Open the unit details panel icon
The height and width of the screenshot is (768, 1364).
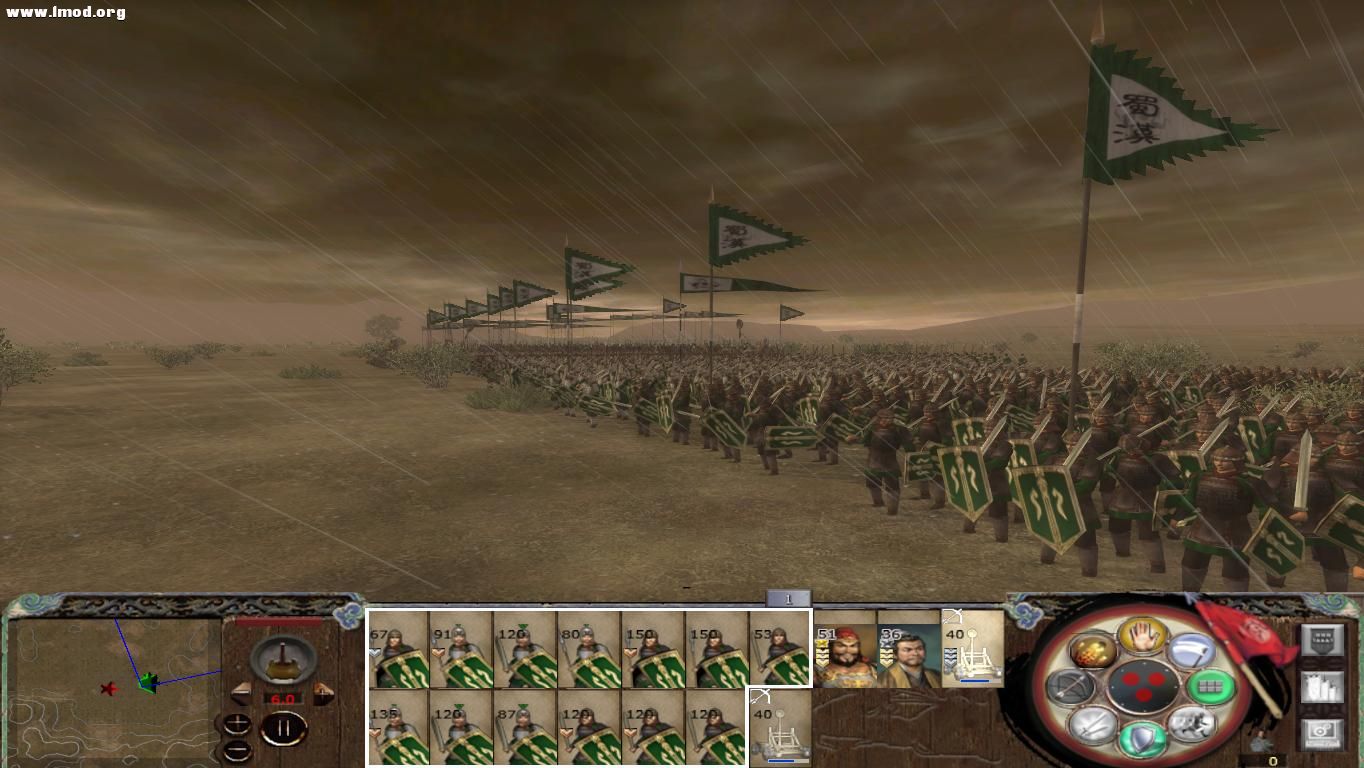(x=1323, y=687)
